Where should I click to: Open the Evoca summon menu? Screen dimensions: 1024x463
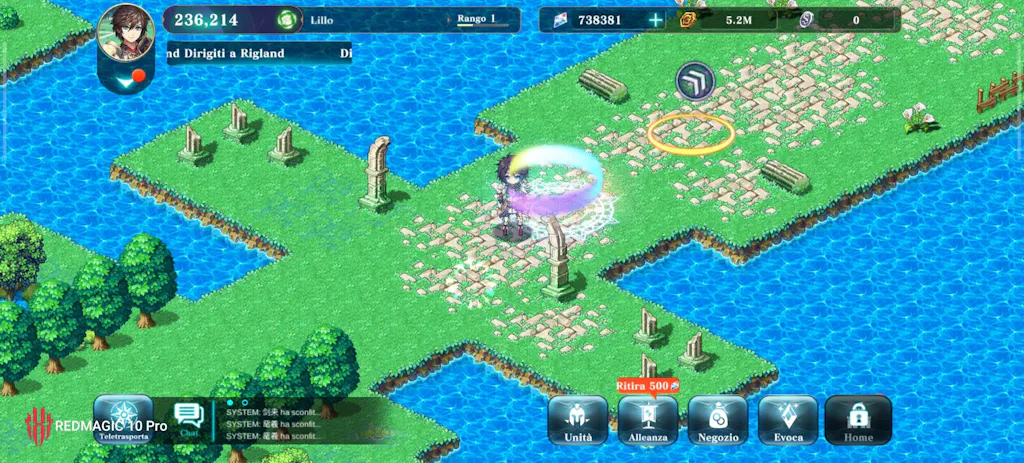point(788,420)
